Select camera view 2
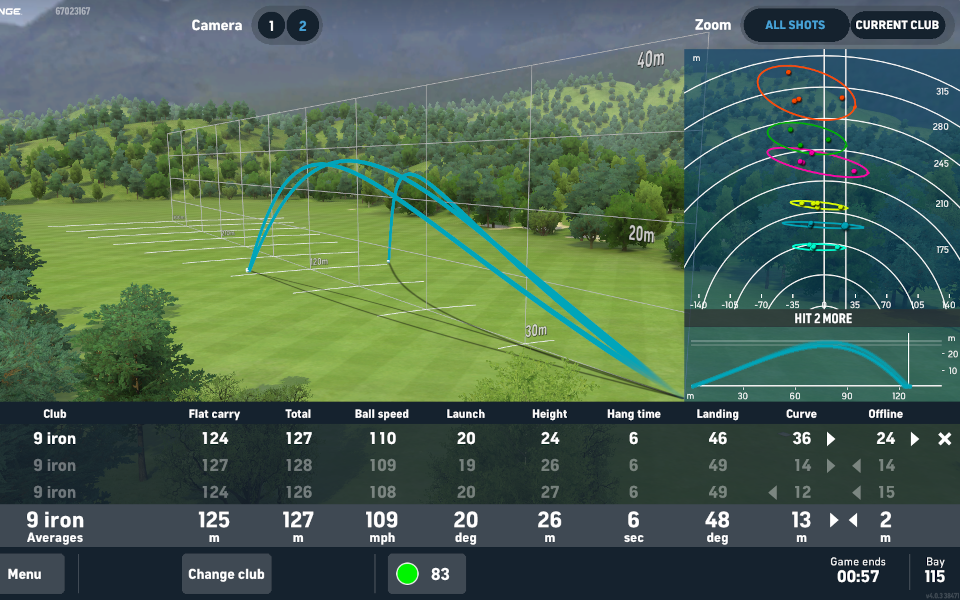The width and height of the screenshot is (960, 600). (303, 26)
